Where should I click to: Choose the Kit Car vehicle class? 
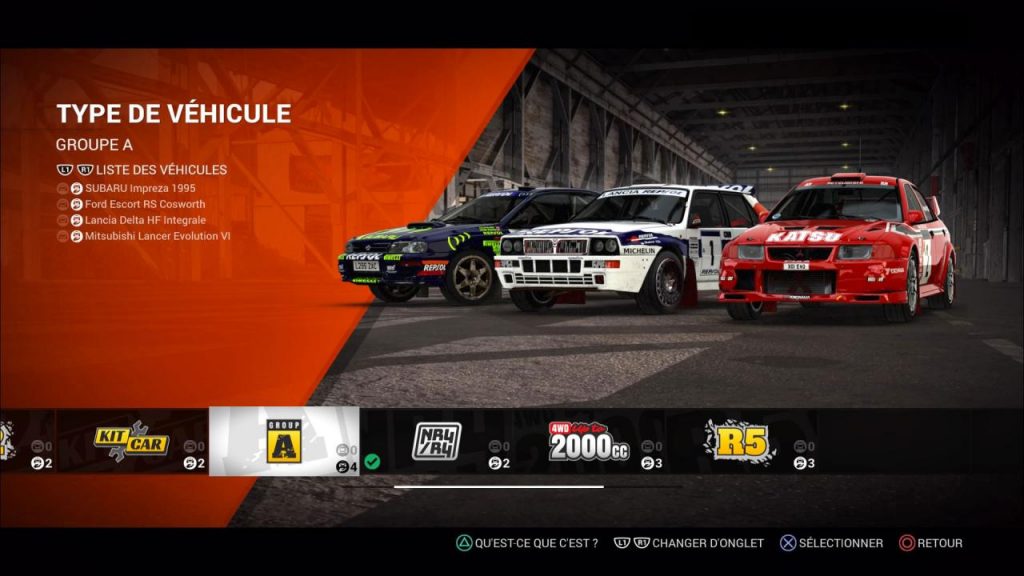(x=132, y=441)
